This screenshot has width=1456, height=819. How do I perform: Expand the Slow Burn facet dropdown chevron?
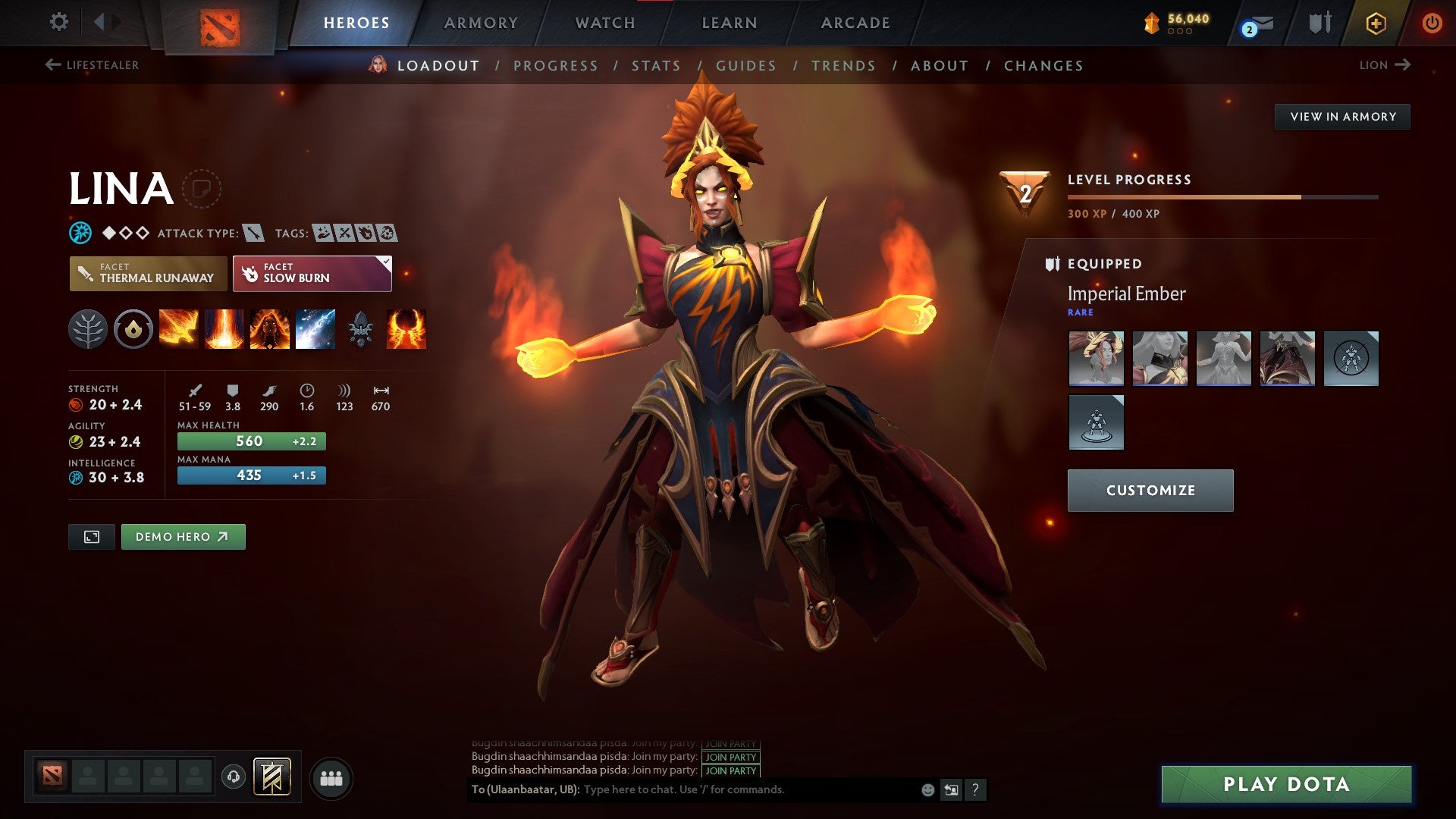click(x=385, y=262)
